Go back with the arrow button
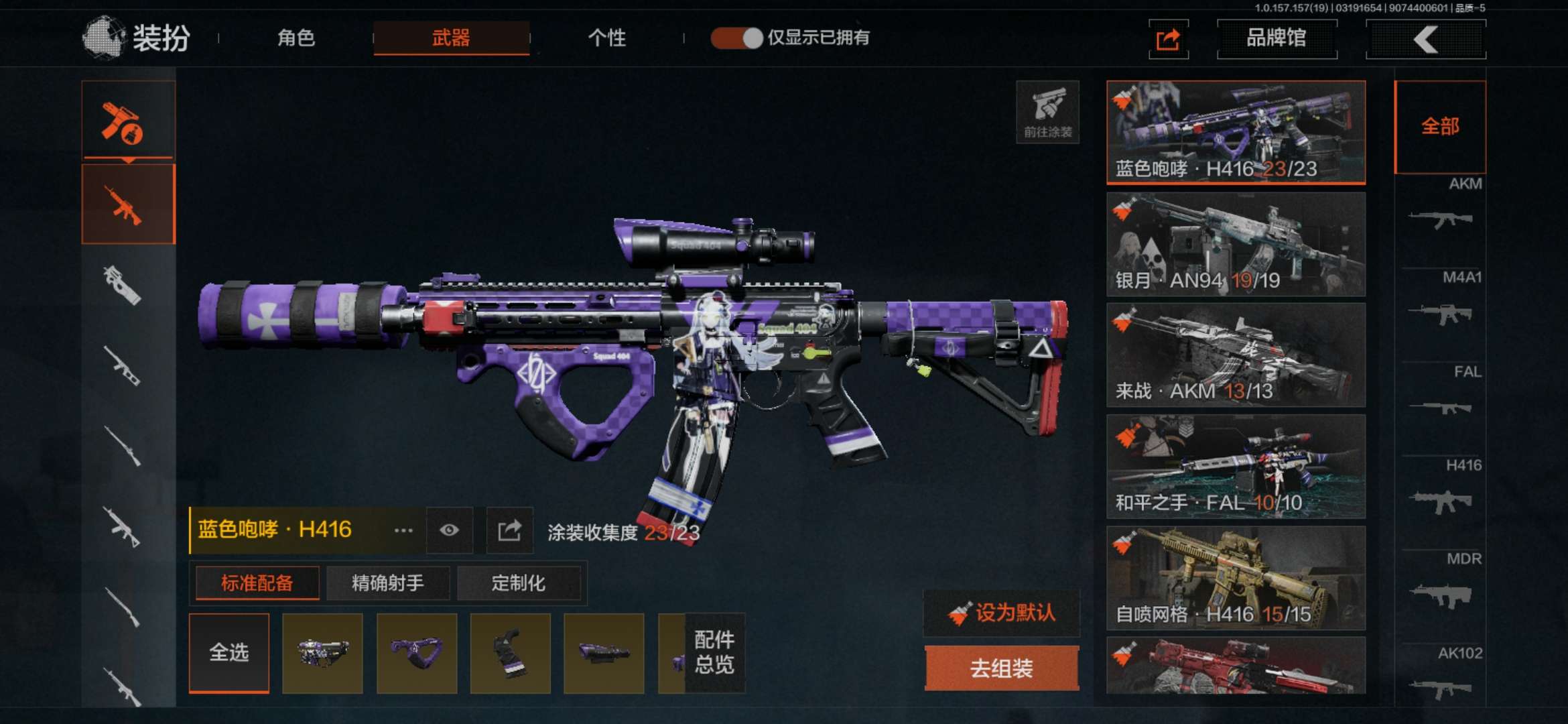 coord(1425,39)
